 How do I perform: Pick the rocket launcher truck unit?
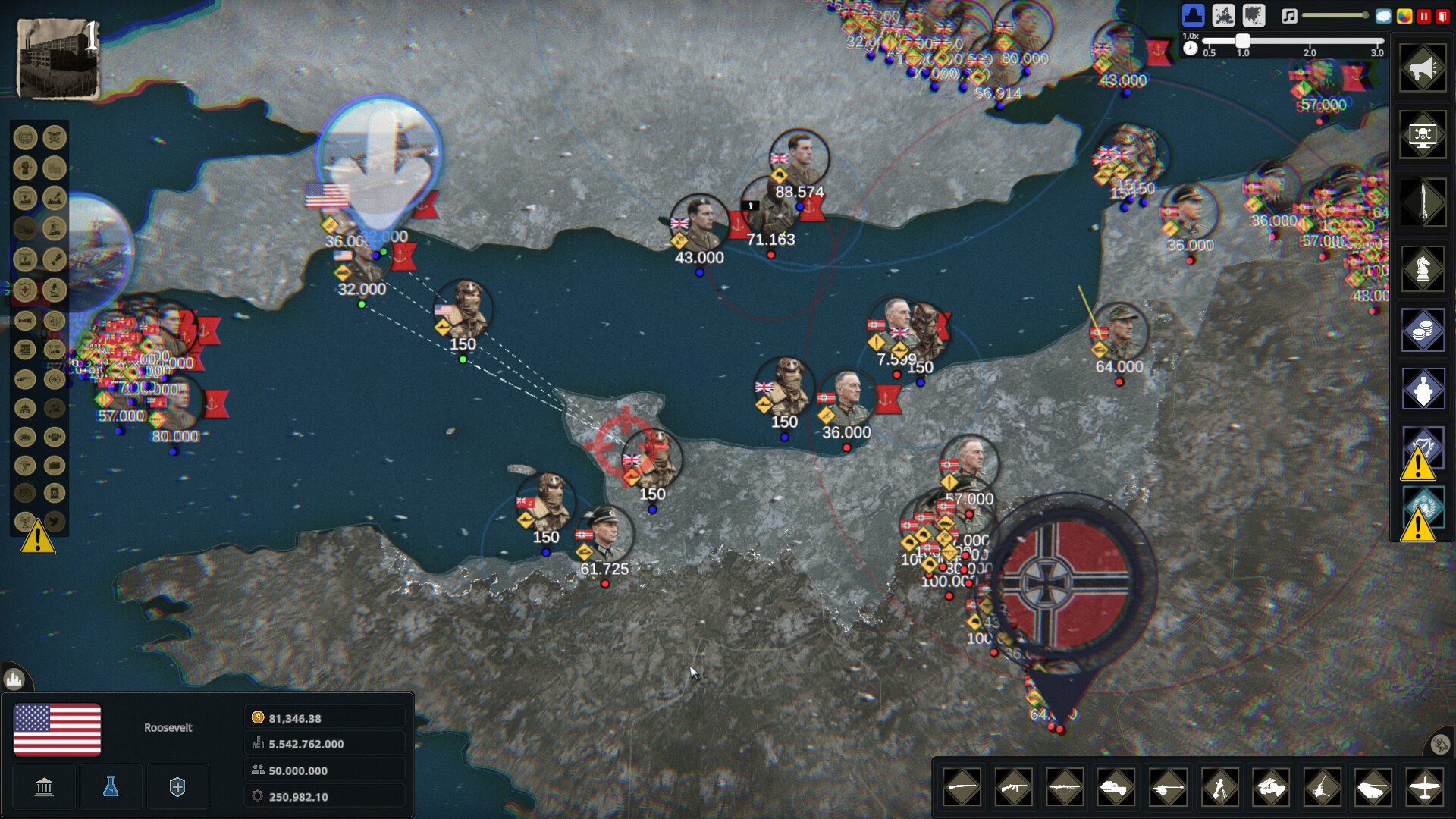click(x=1271, y=788)
